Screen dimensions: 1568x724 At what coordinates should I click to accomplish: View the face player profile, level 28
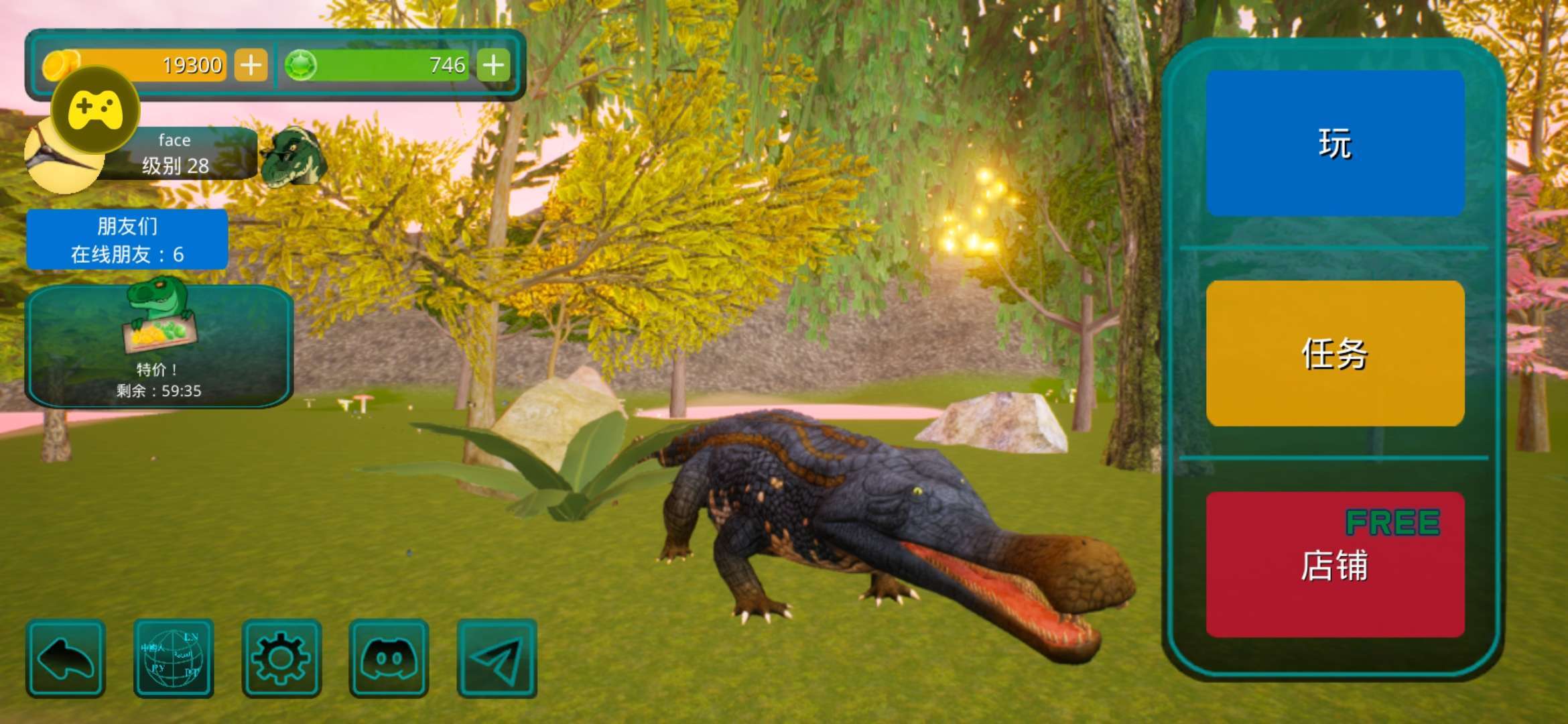pyautogui.click(x=176, y=154)
